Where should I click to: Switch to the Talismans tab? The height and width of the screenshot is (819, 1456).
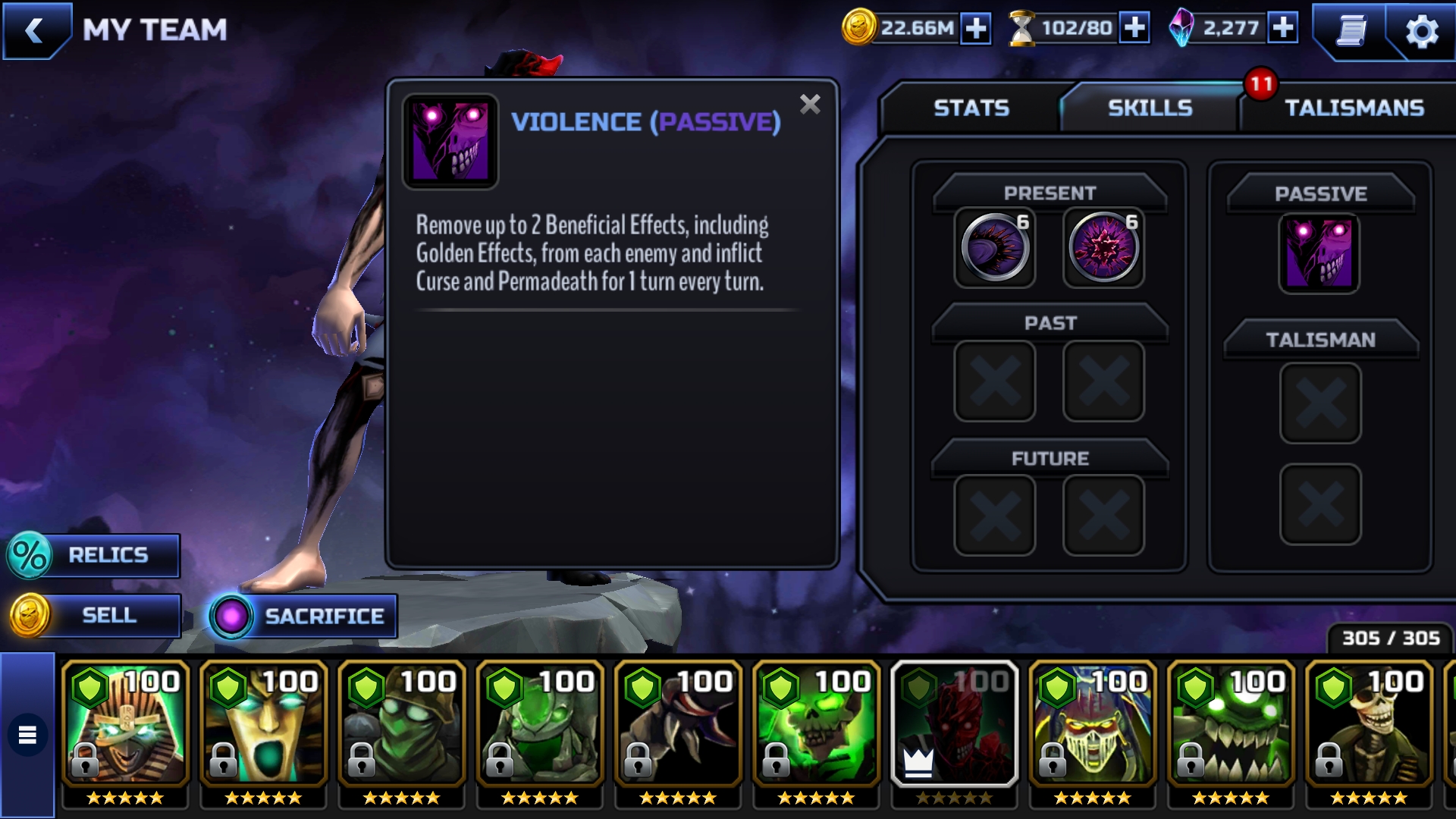1354,108
